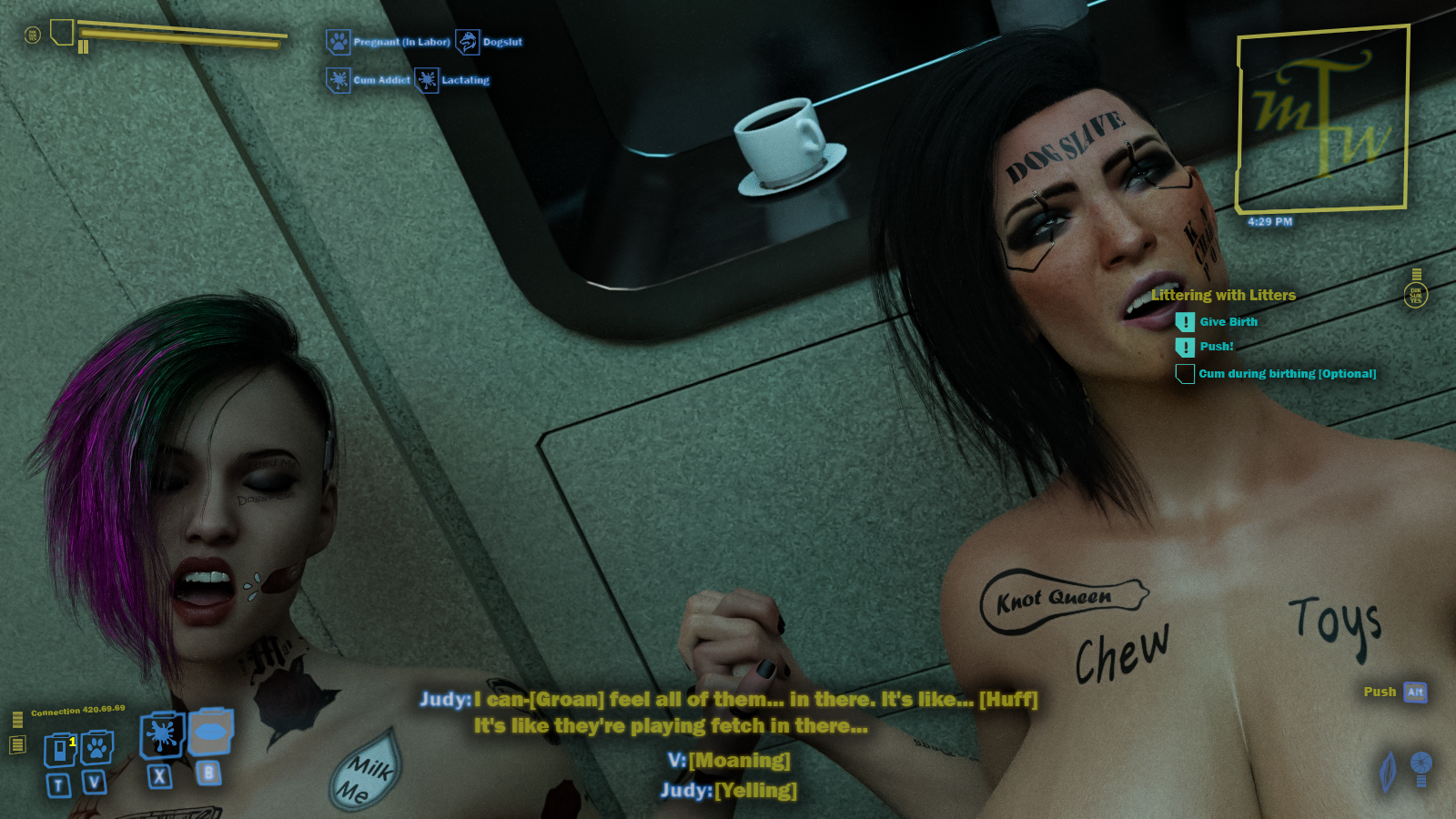Activate the paw print quick-slot icon
This screenshot has width=1456, height=819.
(96, 748)
